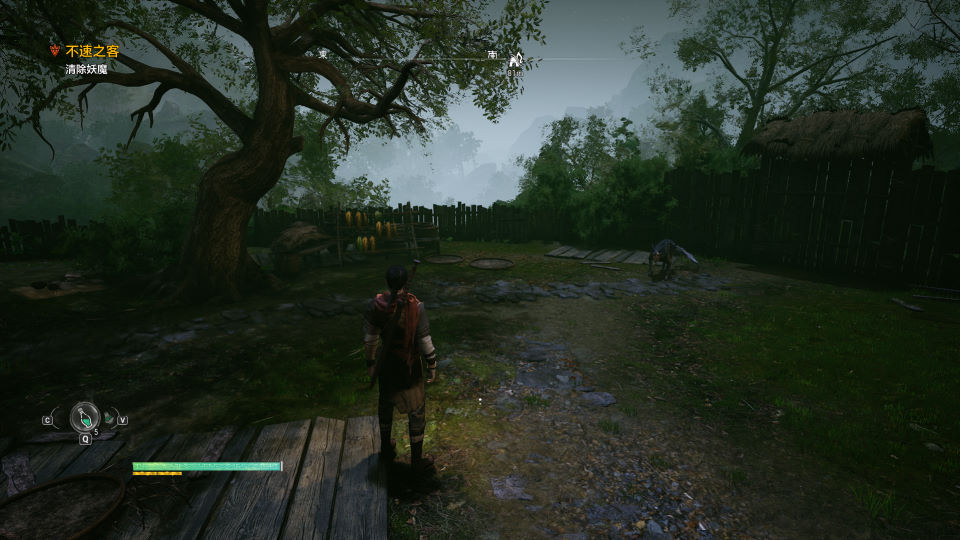Screen dimensions: 960x540
Task: Switch to the secondary green item icon
Action: (109, 419)
